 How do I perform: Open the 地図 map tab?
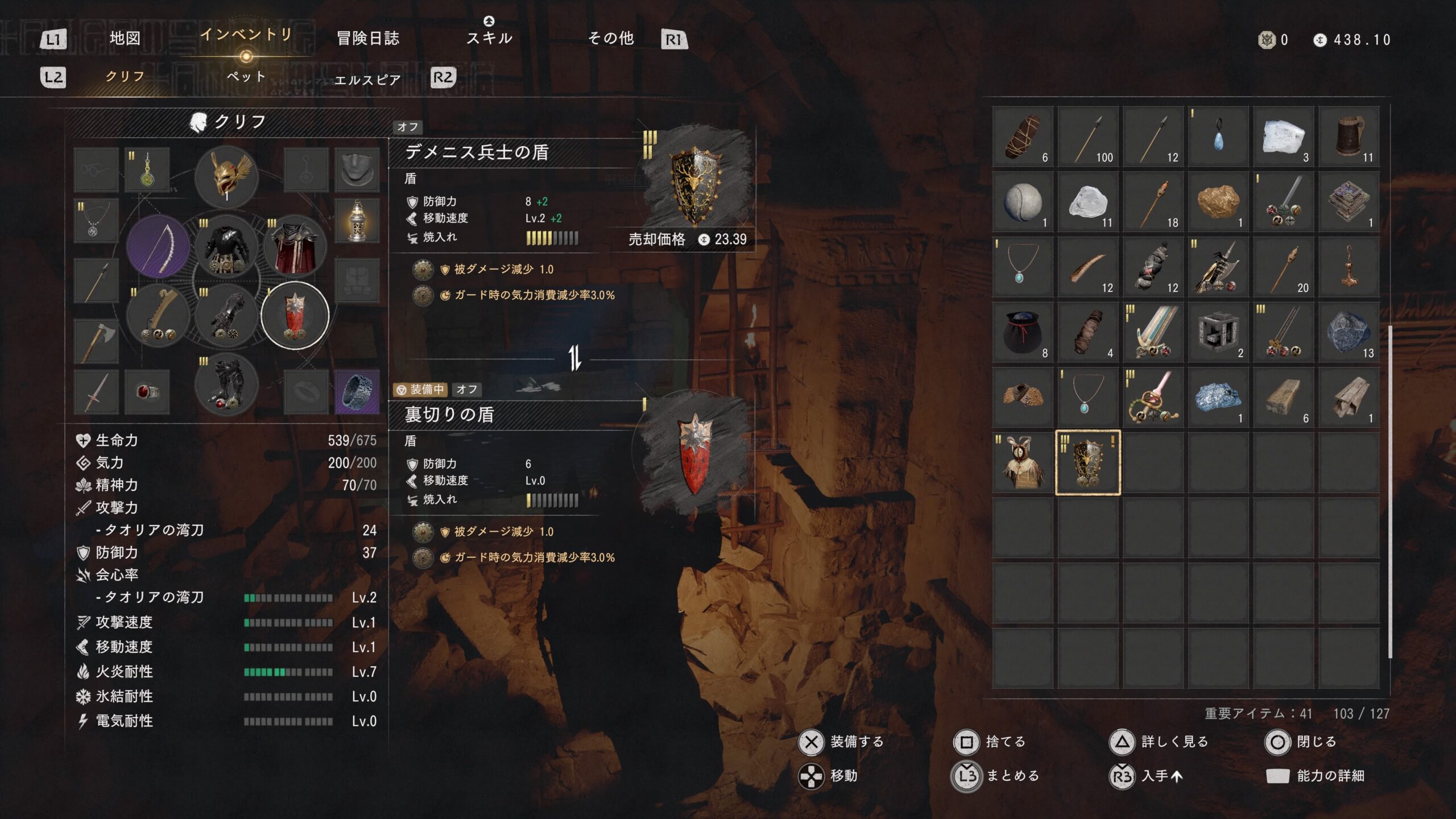125,39
